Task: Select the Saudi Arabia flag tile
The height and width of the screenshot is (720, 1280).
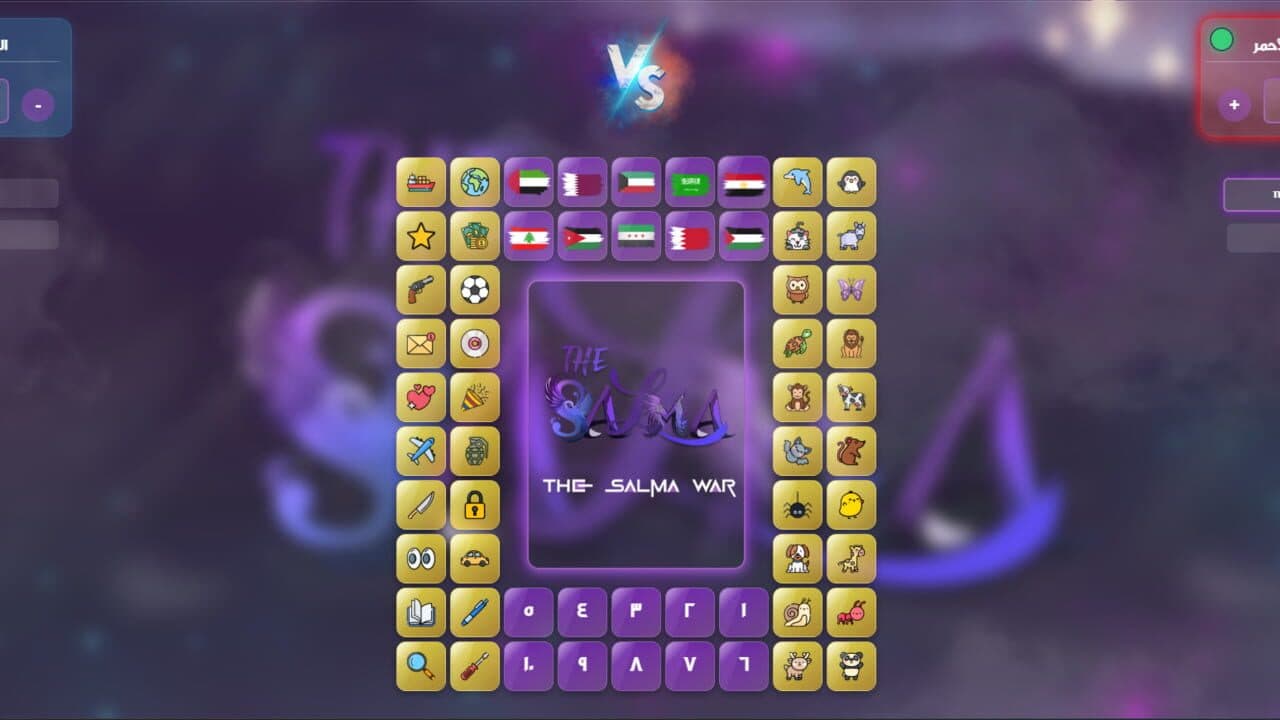Action: (689, 183)
